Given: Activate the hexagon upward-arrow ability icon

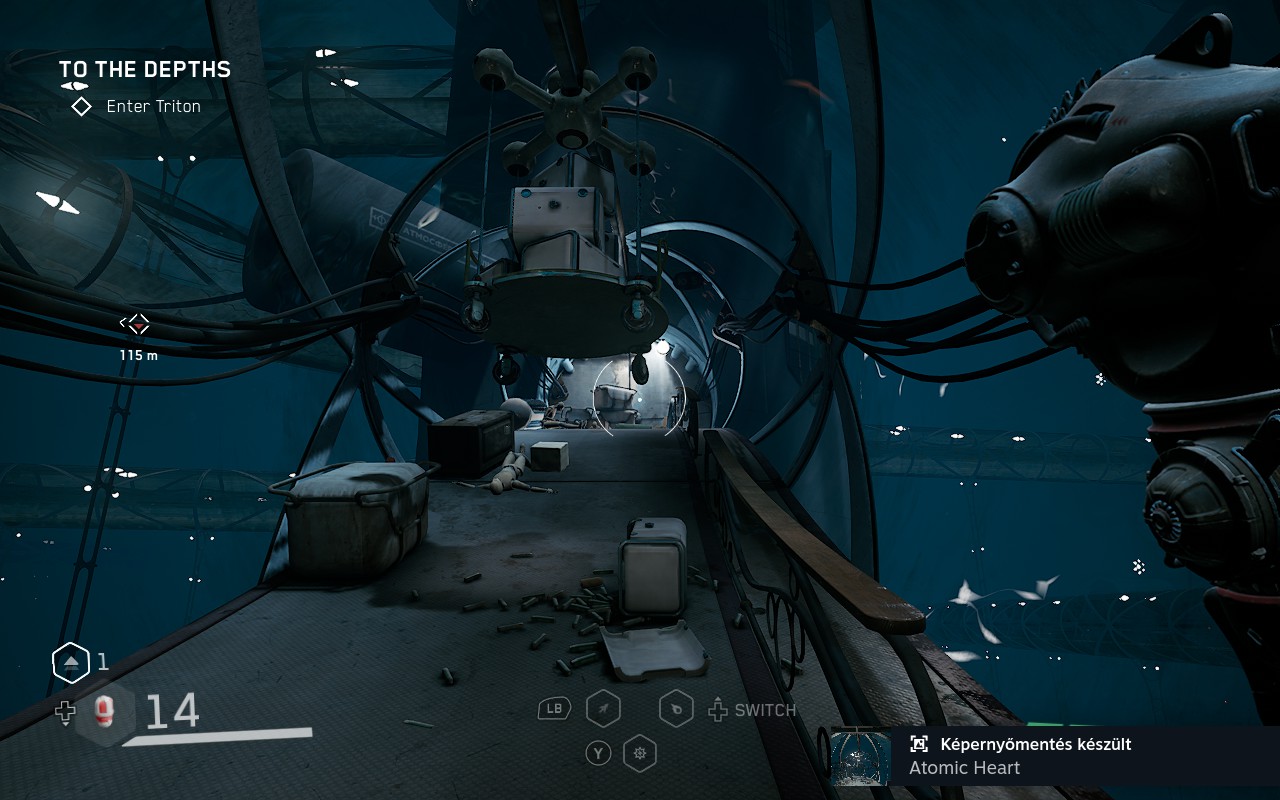Looking at the screenshot, I should (71, 662).
